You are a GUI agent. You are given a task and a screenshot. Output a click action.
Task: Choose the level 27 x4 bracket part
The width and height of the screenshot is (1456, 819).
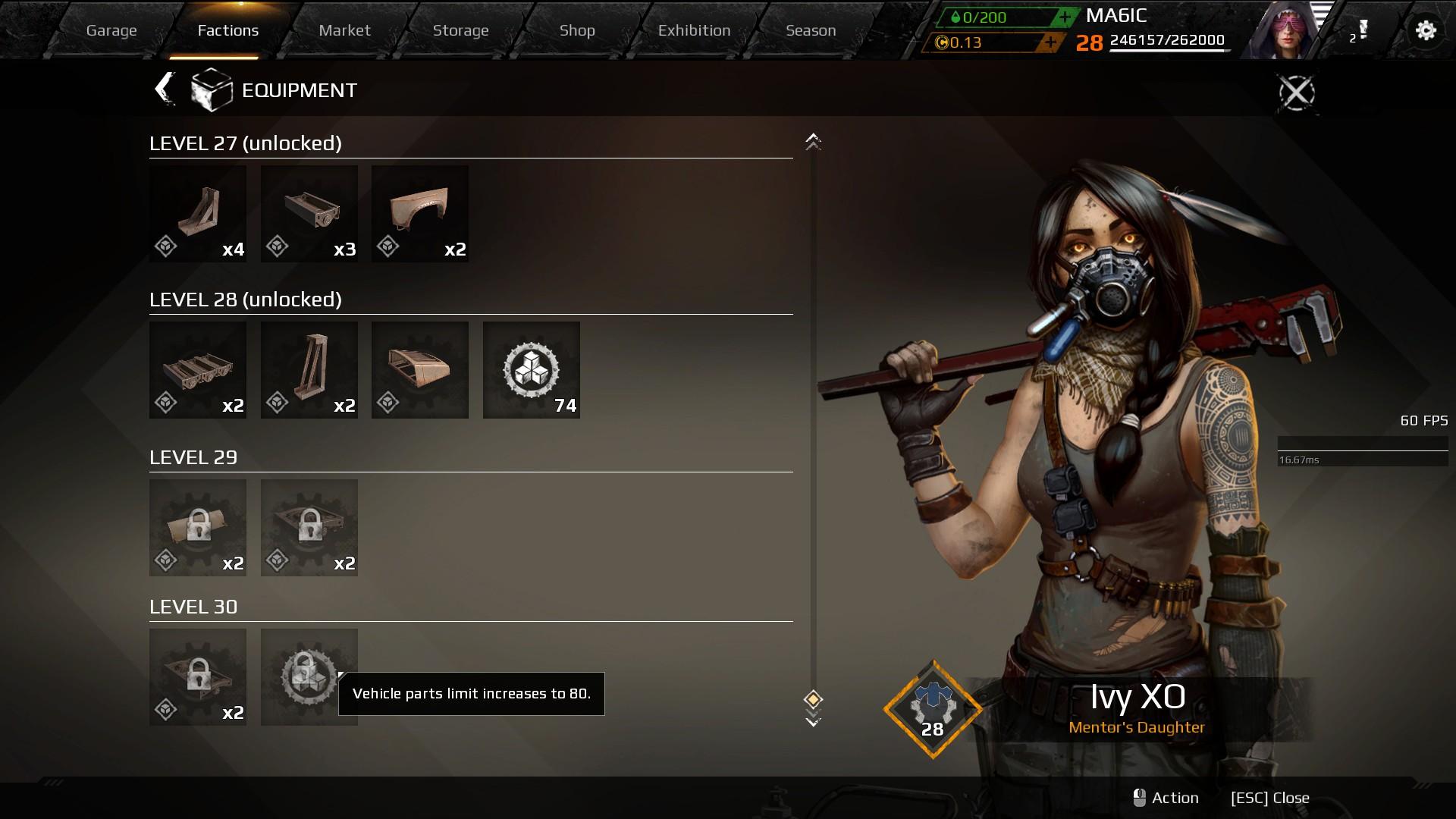197,214
